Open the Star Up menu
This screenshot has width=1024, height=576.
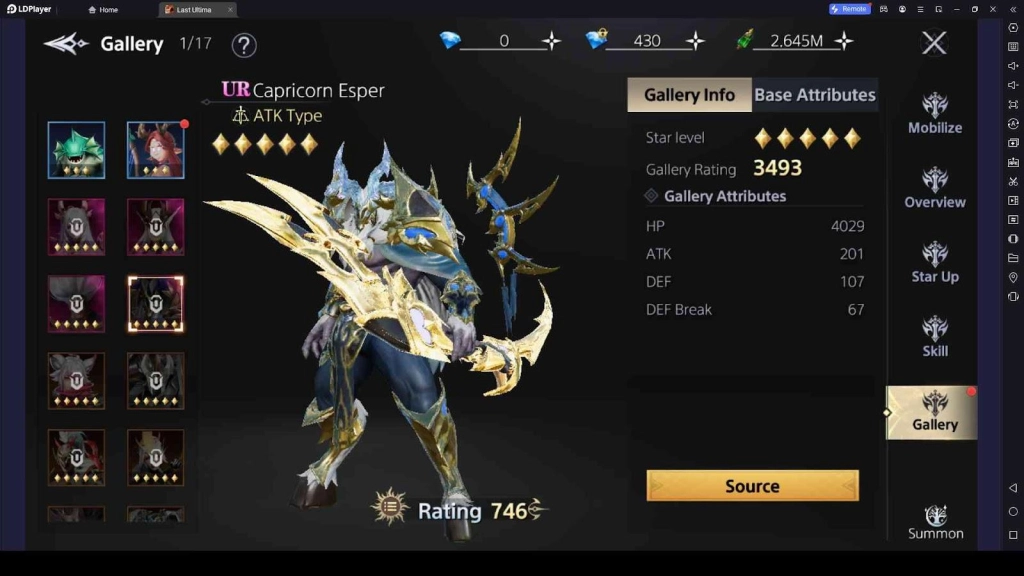pyautogui.click(x=935, y=262)
